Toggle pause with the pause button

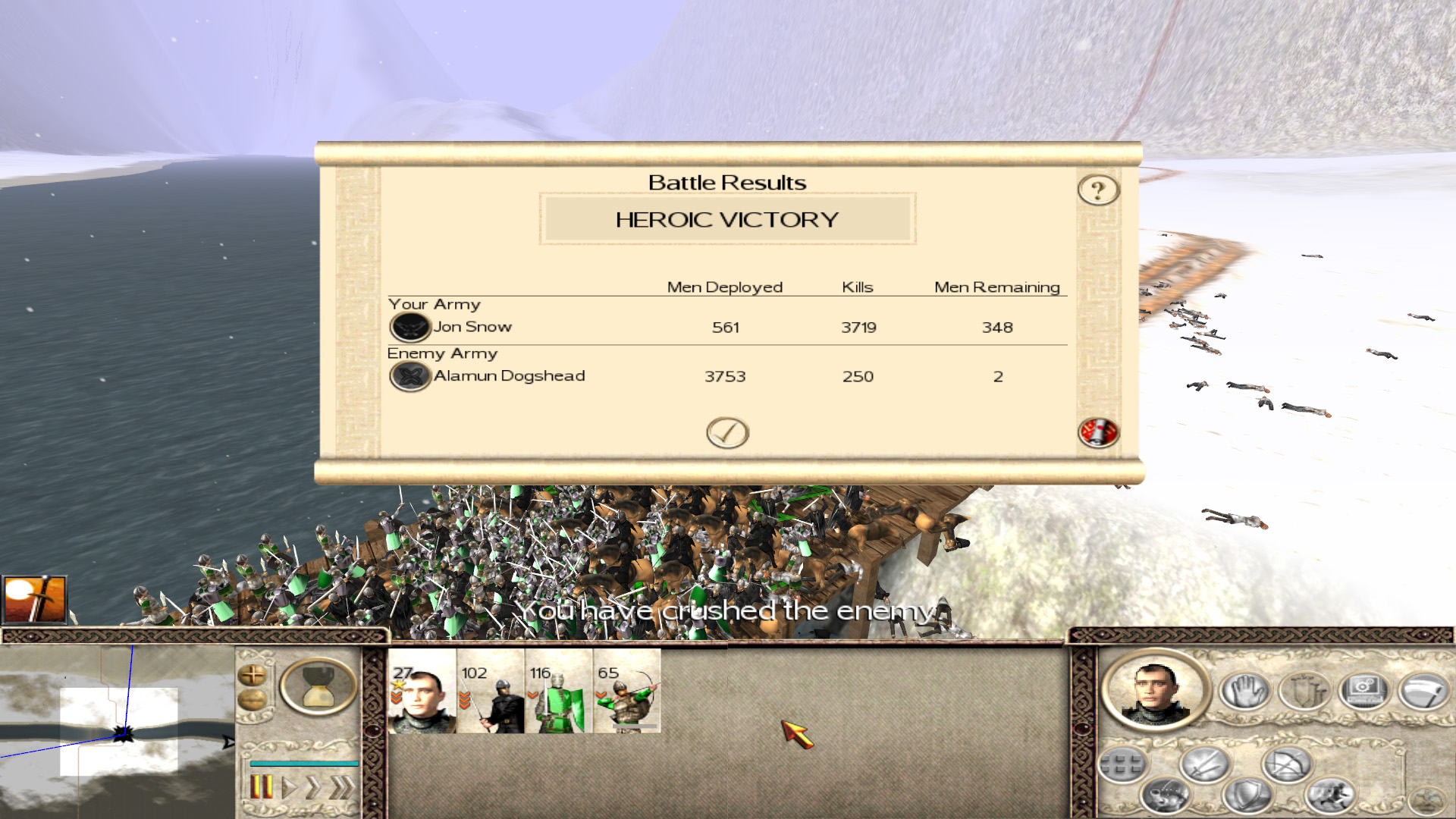coord(262,786)
